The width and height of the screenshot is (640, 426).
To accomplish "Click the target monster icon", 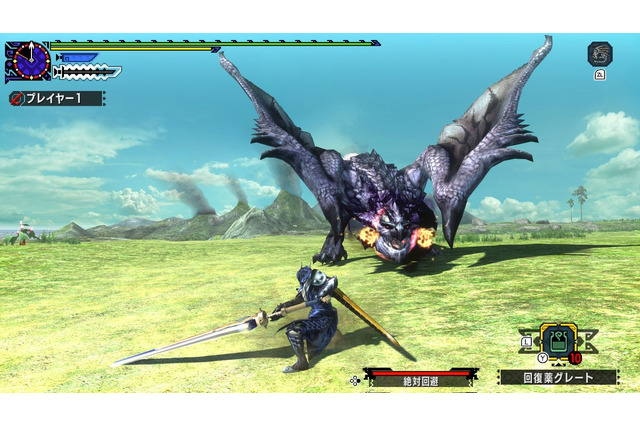I will 599,54.
